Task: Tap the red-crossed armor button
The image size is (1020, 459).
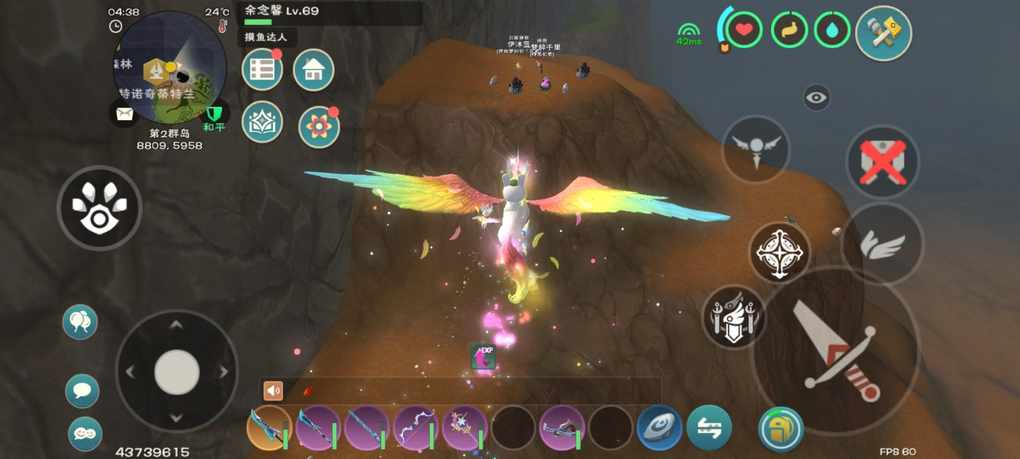Action: [883, 161]
